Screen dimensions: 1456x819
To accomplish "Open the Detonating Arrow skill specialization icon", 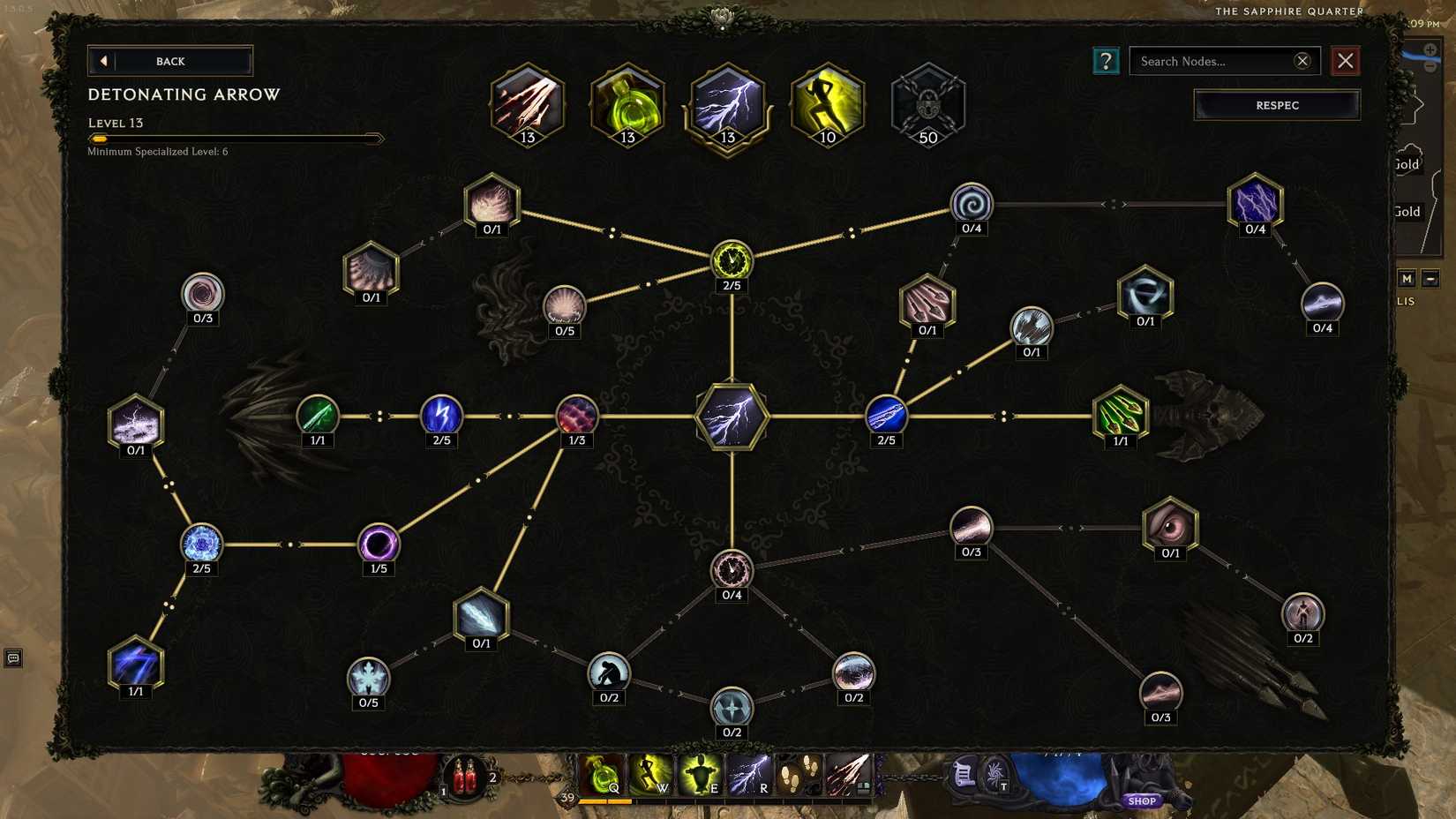I will 527,104.
